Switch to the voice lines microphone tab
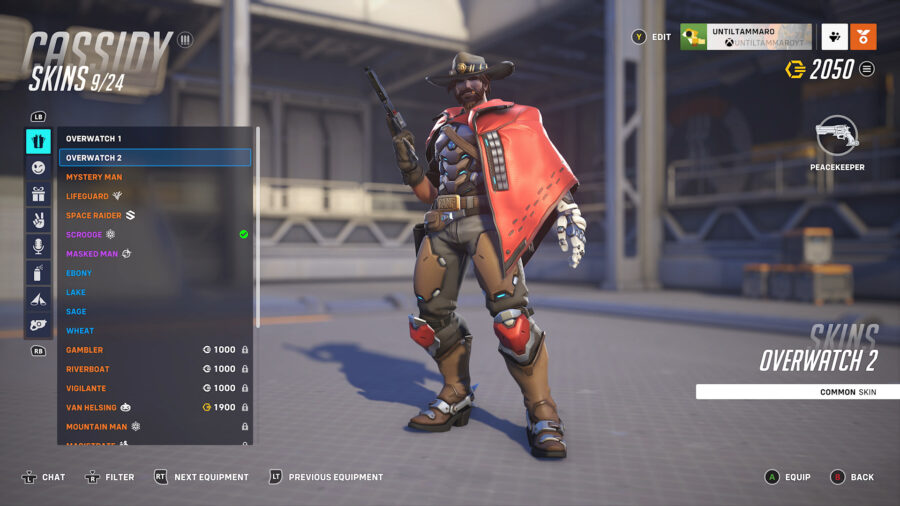The width and height of the screenshot is (900, 506). tap(38, 246)
